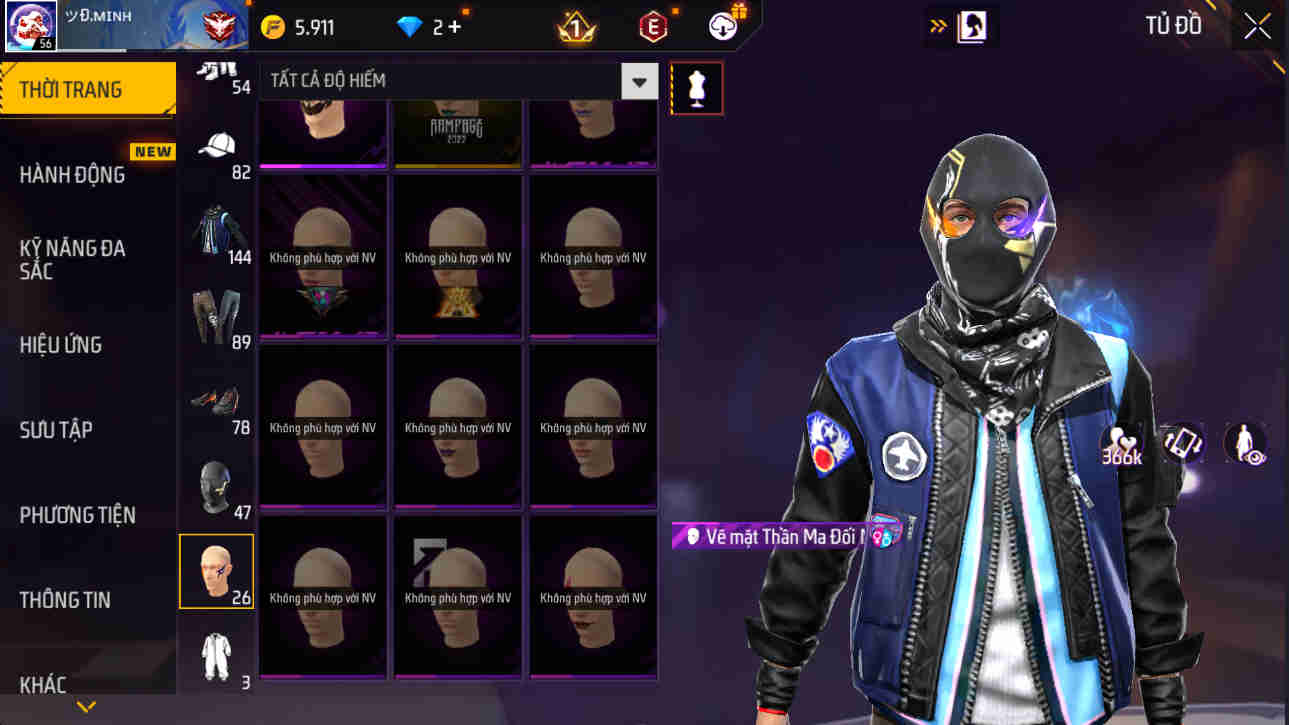This screenshot has height=725, width=1289.
Task: Expand the bottom yellow chevron under KHÁC
Action: point(85,706)
